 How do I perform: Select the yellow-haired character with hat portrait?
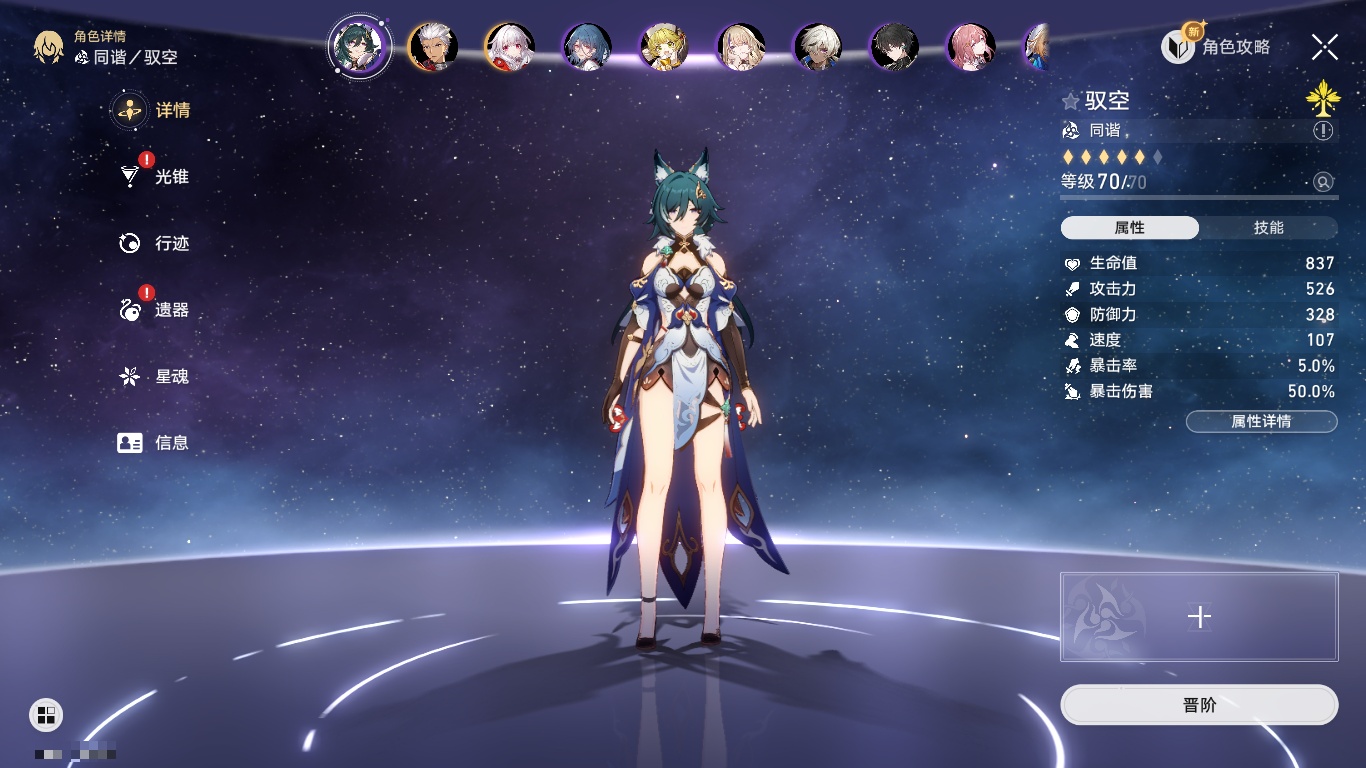[664, 47]
